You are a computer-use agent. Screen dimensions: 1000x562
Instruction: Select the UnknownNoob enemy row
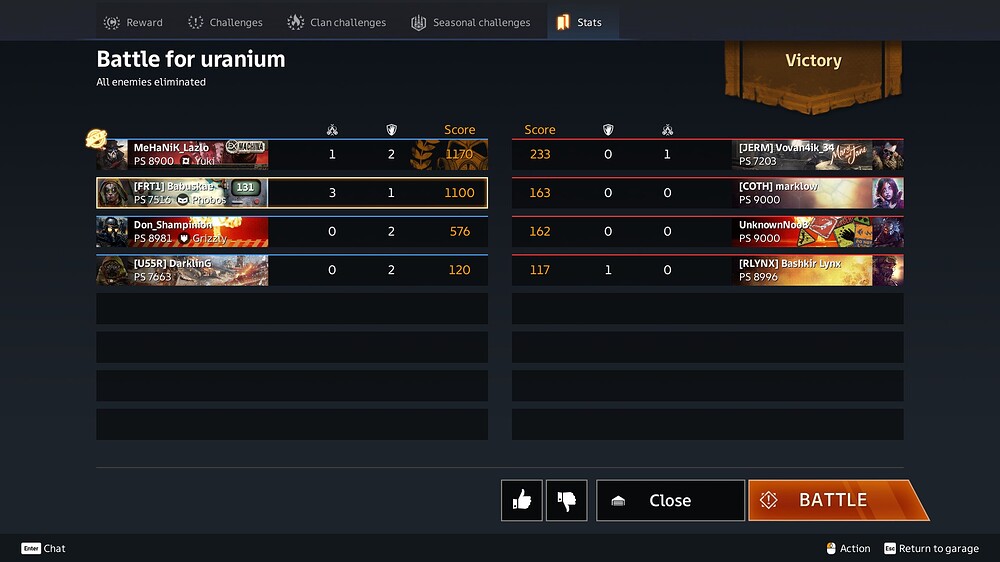[707, 231]
